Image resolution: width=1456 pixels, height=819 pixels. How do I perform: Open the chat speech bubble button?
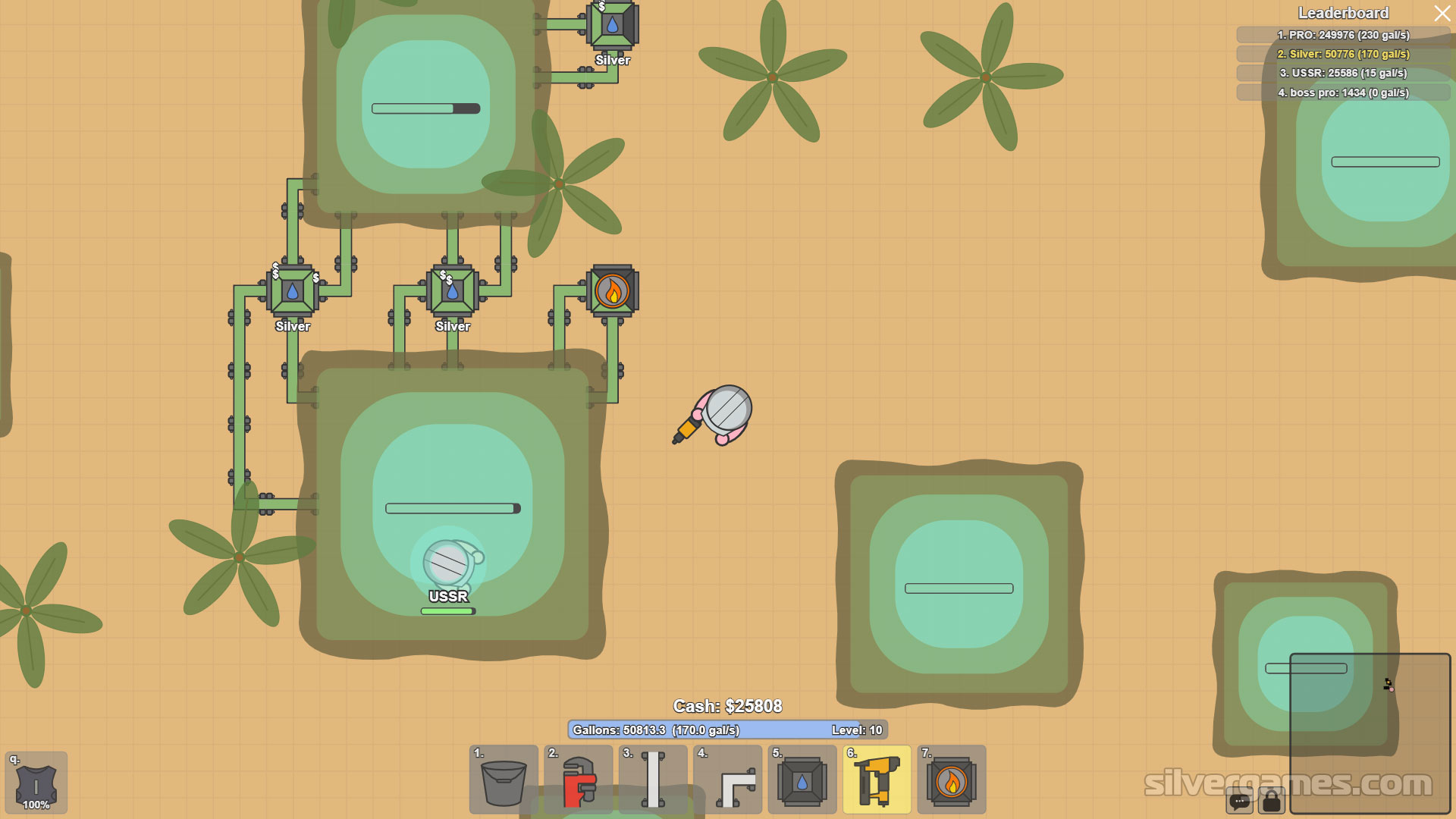coord(1240,801)
